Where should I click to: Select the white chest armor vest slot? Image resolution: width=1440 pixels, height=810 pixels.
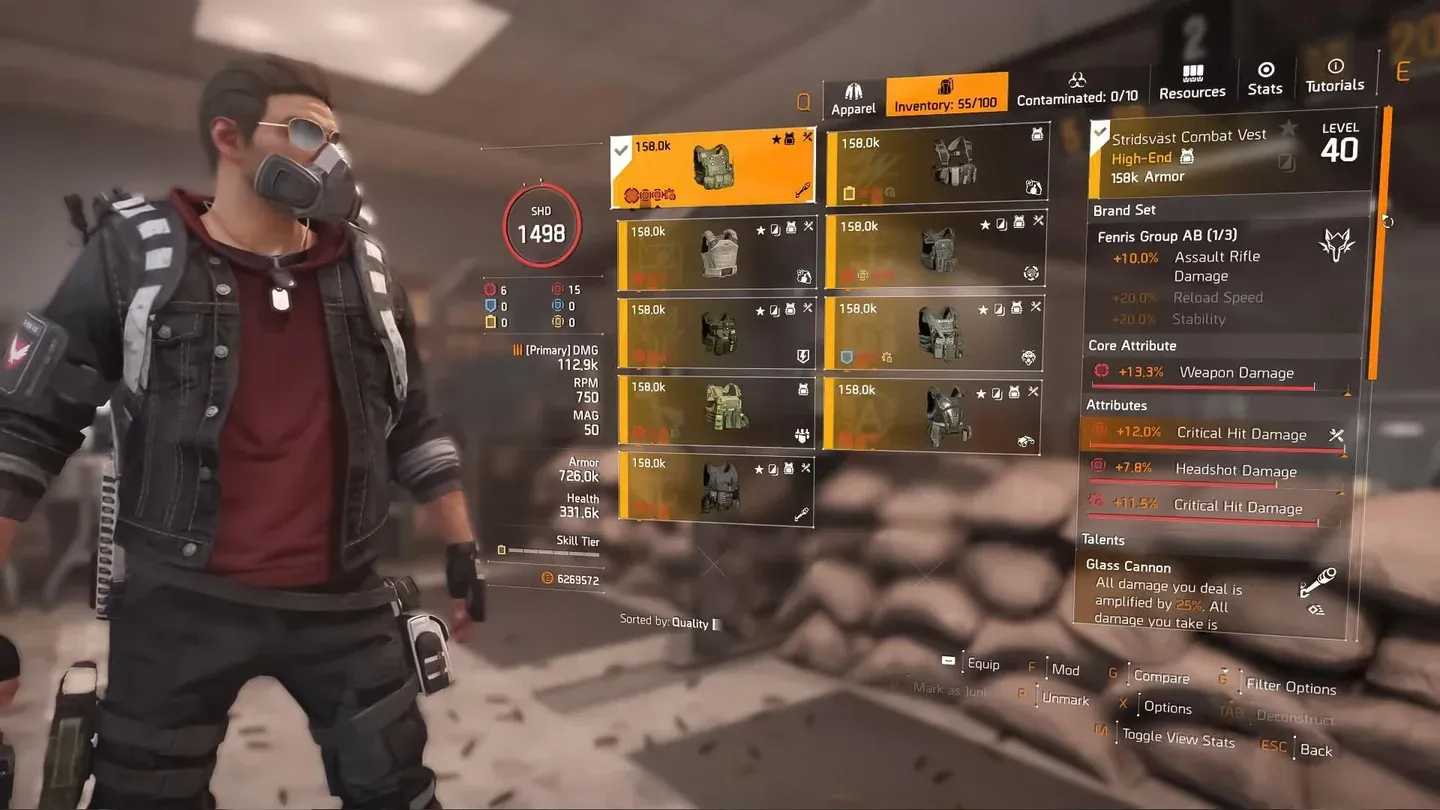pos(717,254)
